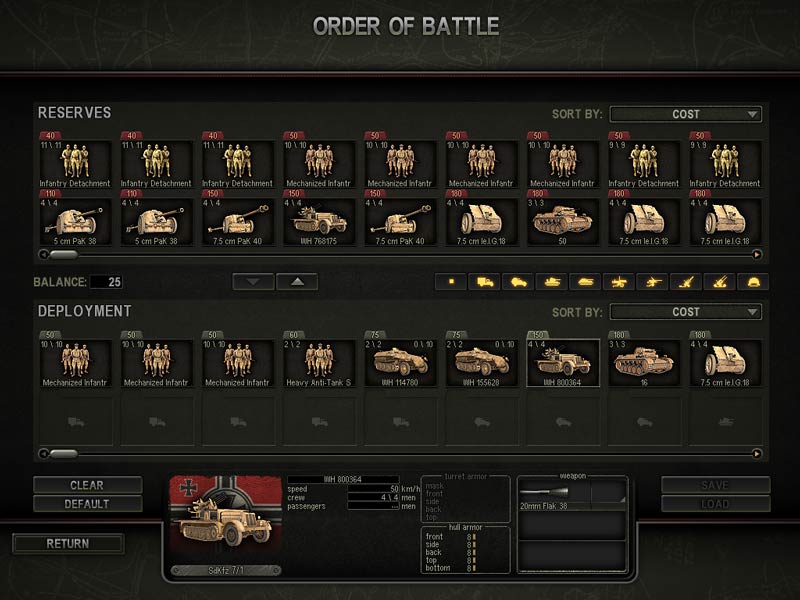Select the deployed WH 800364 flak vehicle
This screenshot has width=800, height=600.
coord(563,362)
